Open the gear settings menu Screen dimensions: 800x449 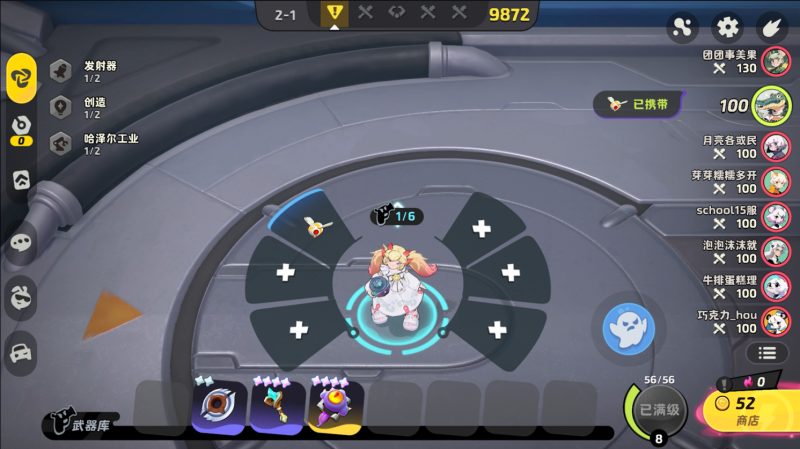(x=727, y=27)
